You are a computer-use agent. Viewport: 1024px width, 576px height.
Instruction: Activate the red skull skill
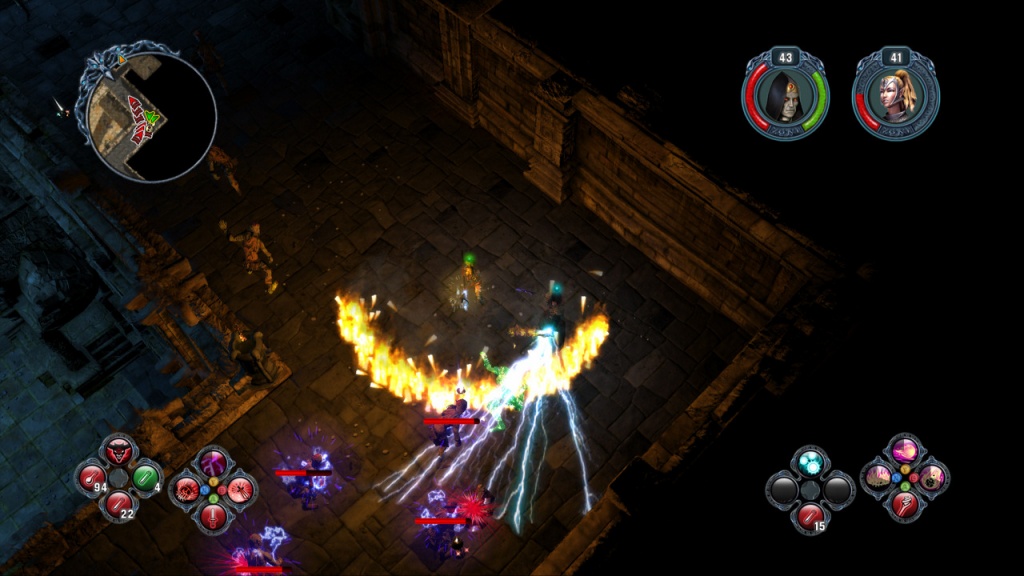click(187, 490)
